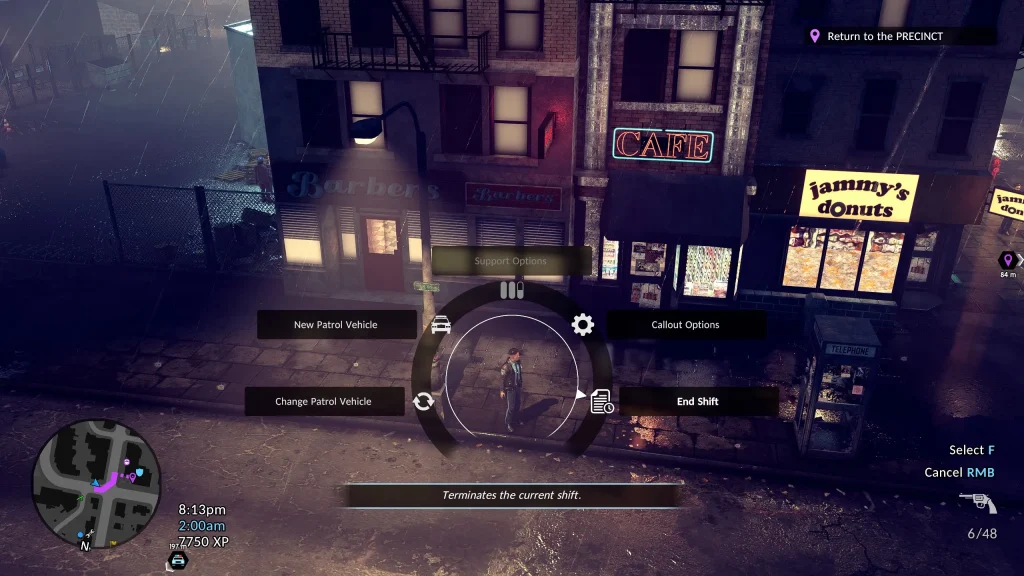Select Change Patrol Vehicle
1024x576 pixels.
point(324,401)
